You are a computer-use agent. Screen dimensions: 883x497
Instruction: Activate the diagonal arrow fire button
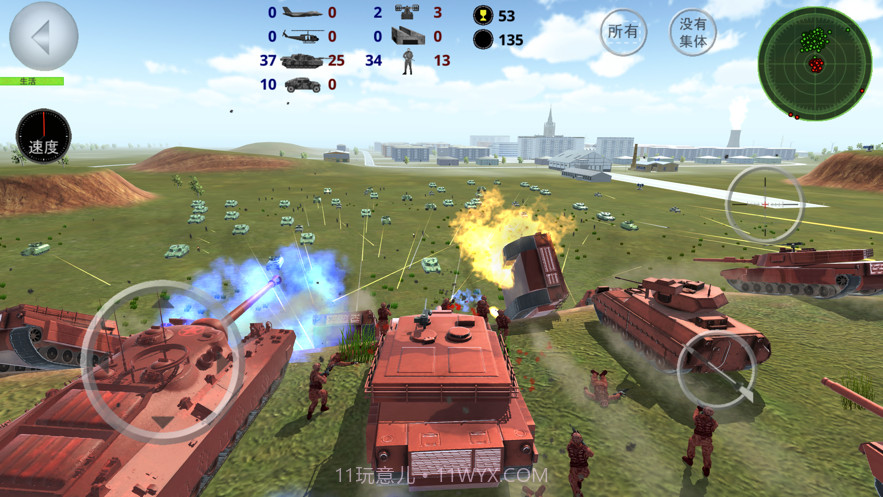[x=716, y=369]
